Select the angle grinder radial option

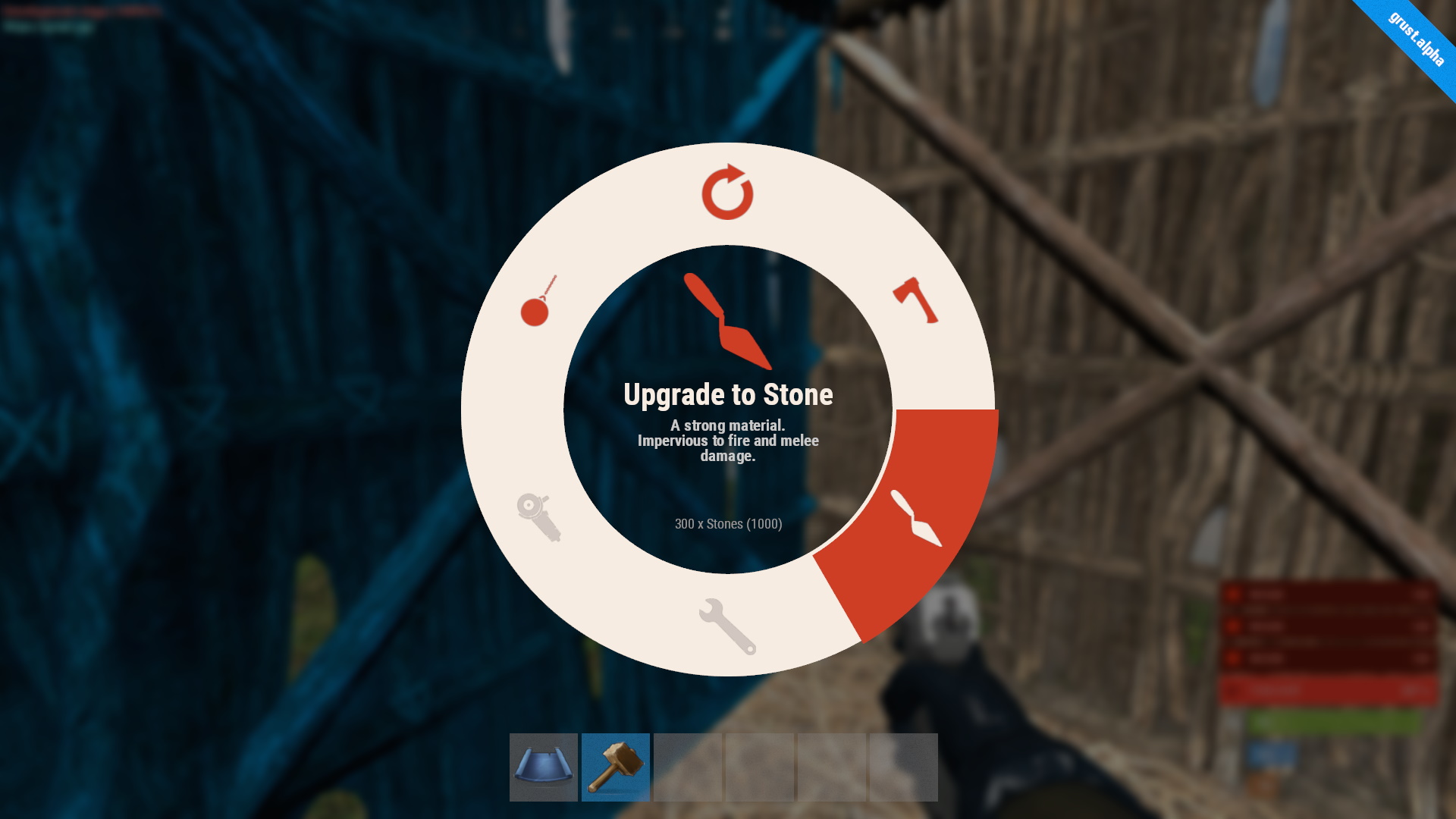point(538,517)
